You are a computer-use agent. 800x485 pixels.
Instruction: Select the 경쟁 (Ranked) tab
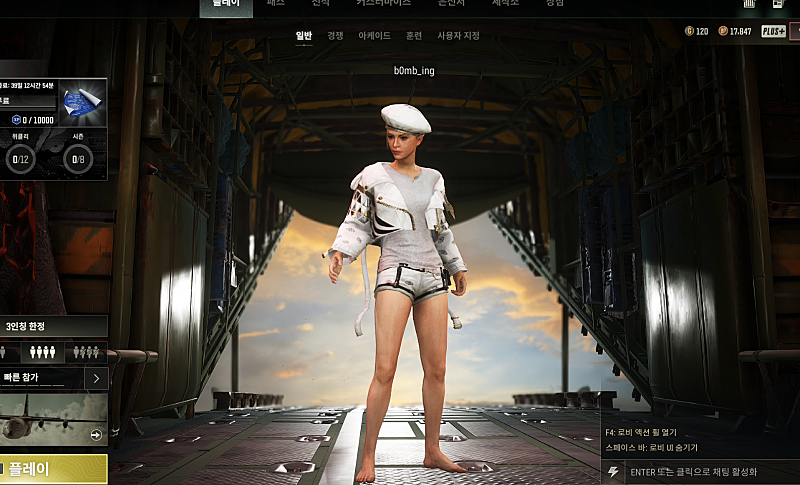pyautogui.click(x=335, y=36)
